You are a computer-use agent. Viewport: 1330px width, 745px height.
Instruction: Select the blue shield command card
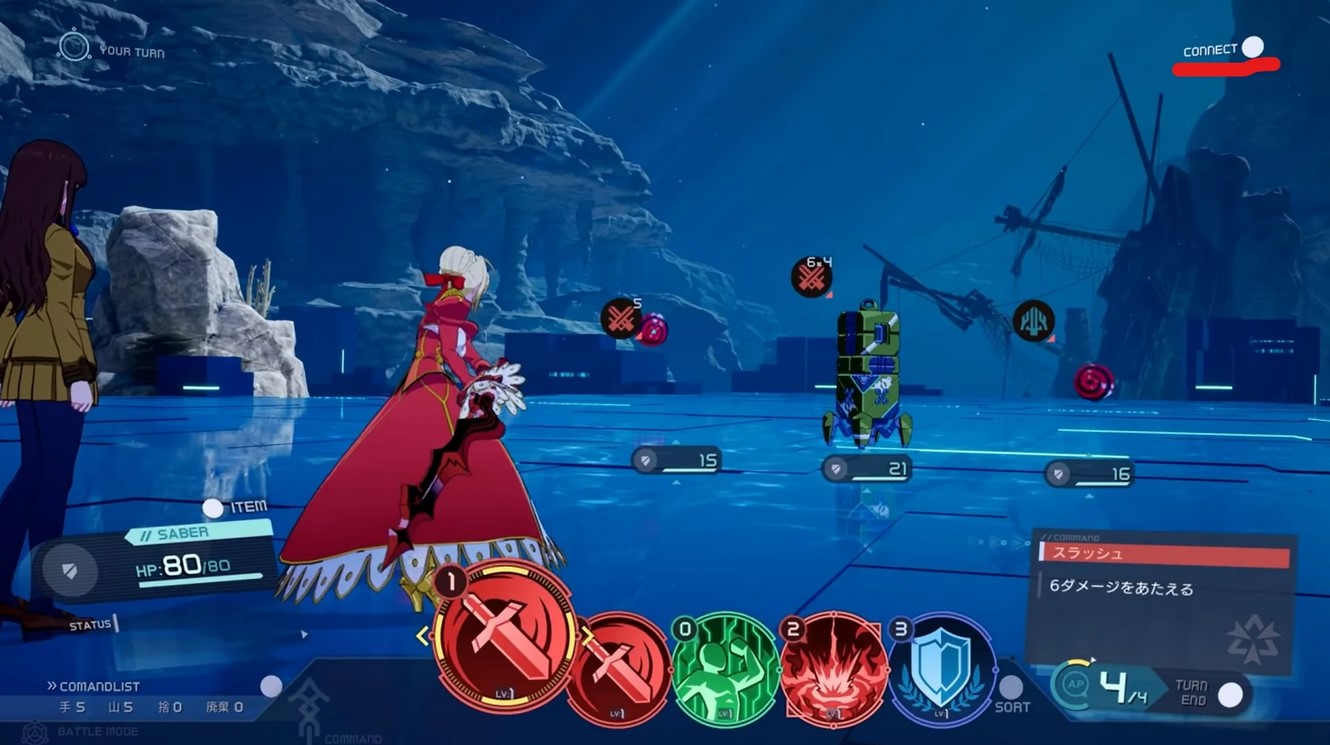(x=941, y=668)
